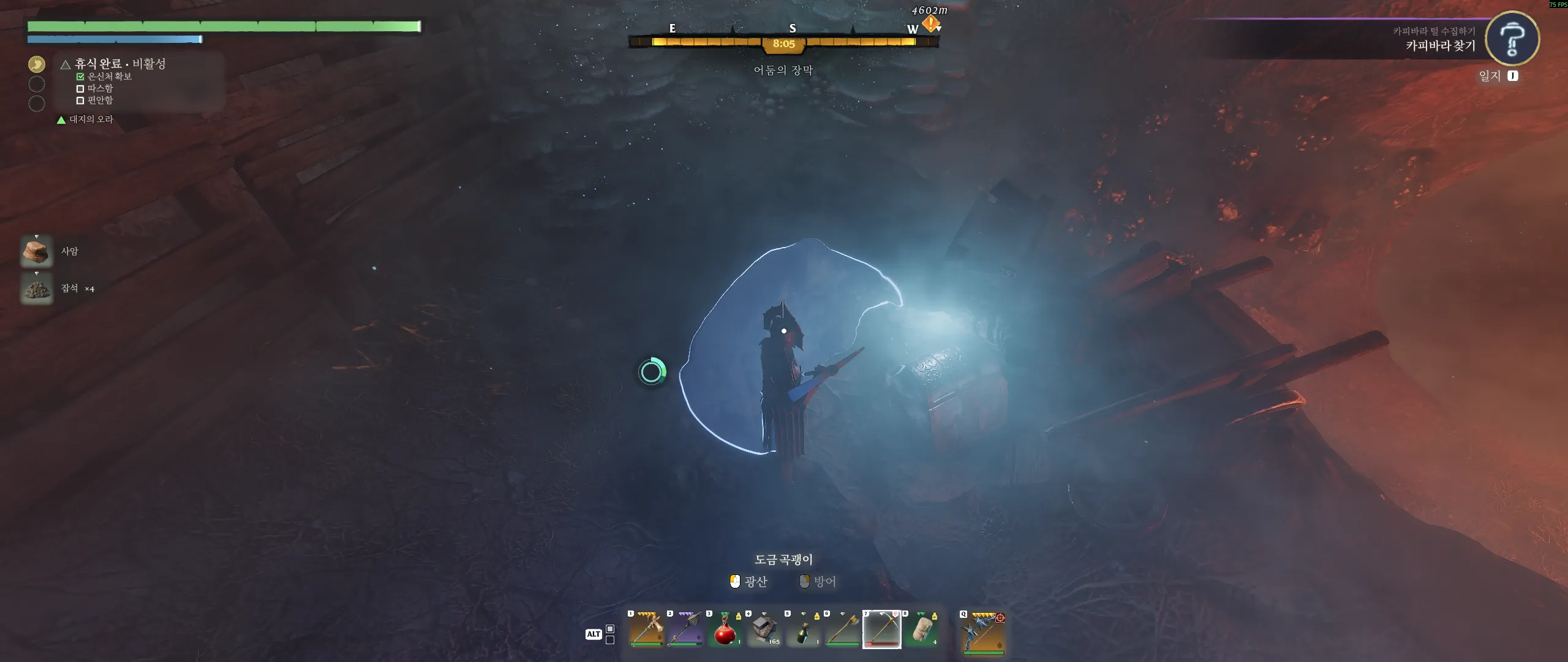Image resolution: width=1568 pixels, height=662 pixels.
Task: Equip the felling axe in hotbar slot 6
Action: (x=842, y=630)
